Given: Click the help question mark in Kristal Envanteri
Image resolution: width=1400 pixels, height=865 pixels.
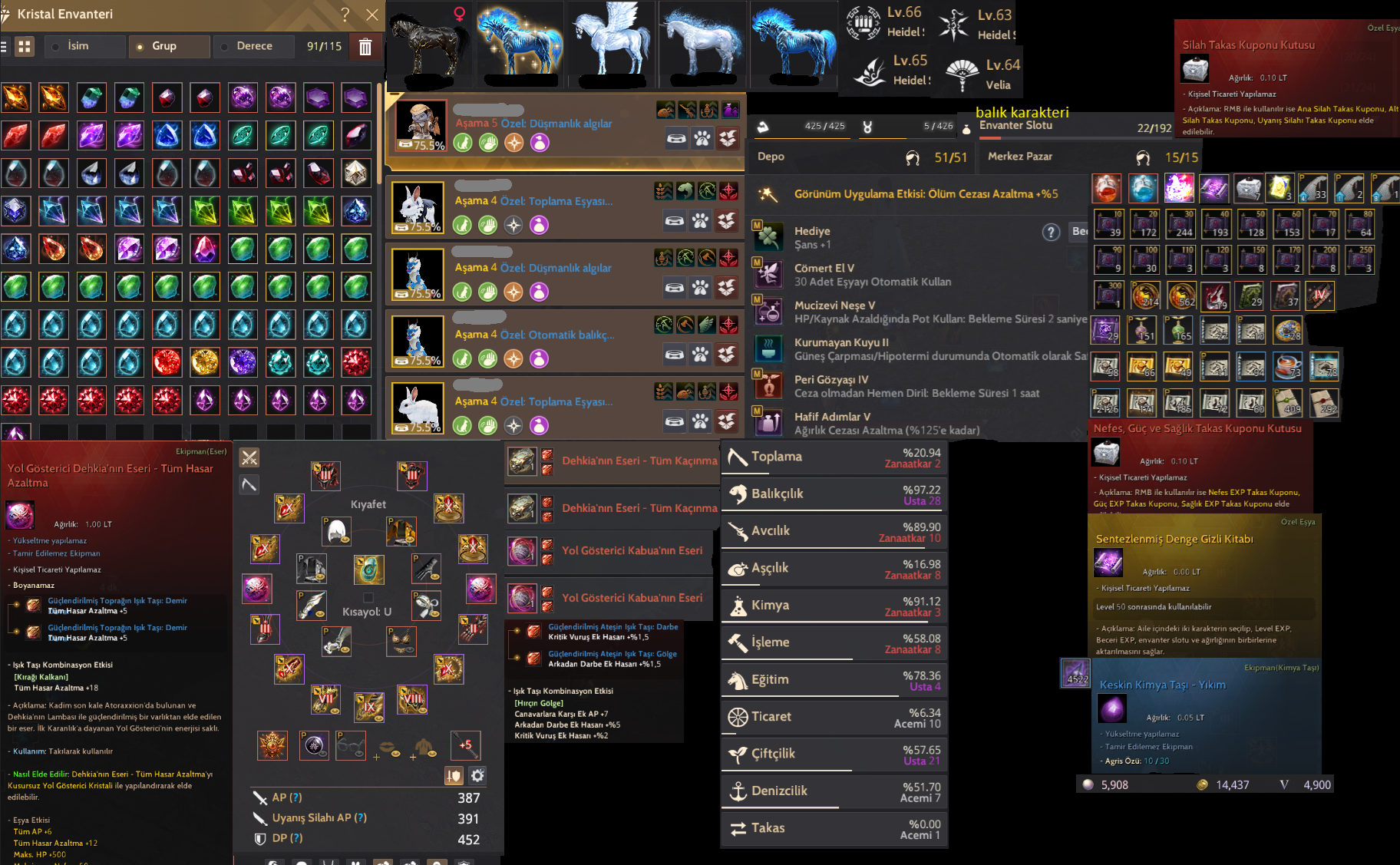Looking at the screenshot, I should pos(345,15).
